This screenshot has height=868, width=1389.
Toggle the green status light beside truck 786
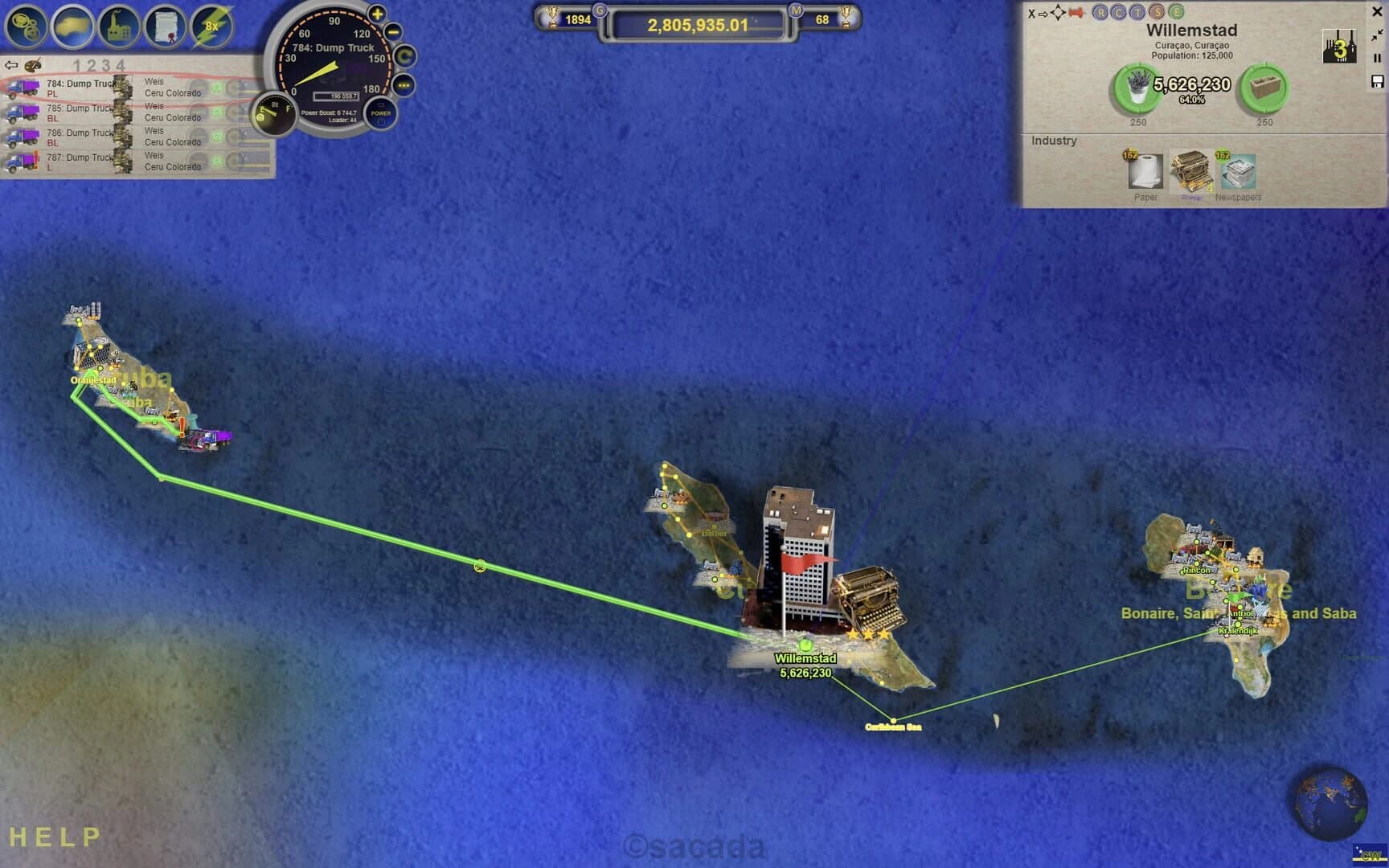coord(216,137)
